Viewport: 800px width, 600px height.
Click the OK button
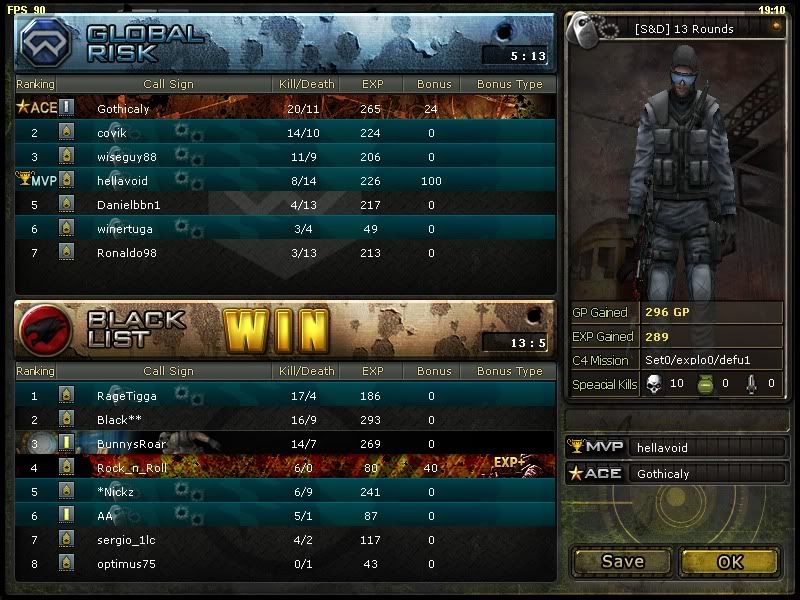(x=730, y=562)
